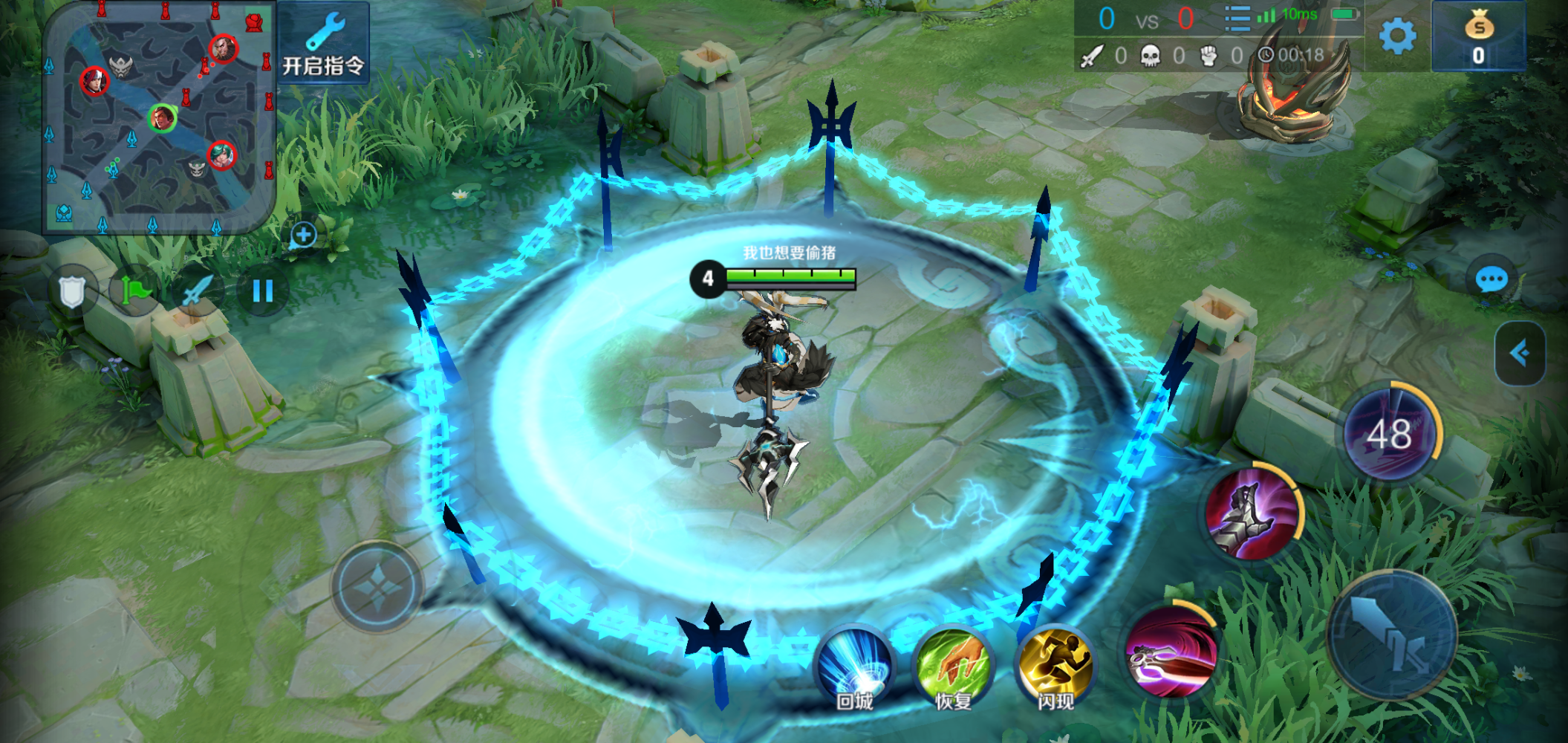Open the minimap
The image size is (1568, 743).
(159, 117)
